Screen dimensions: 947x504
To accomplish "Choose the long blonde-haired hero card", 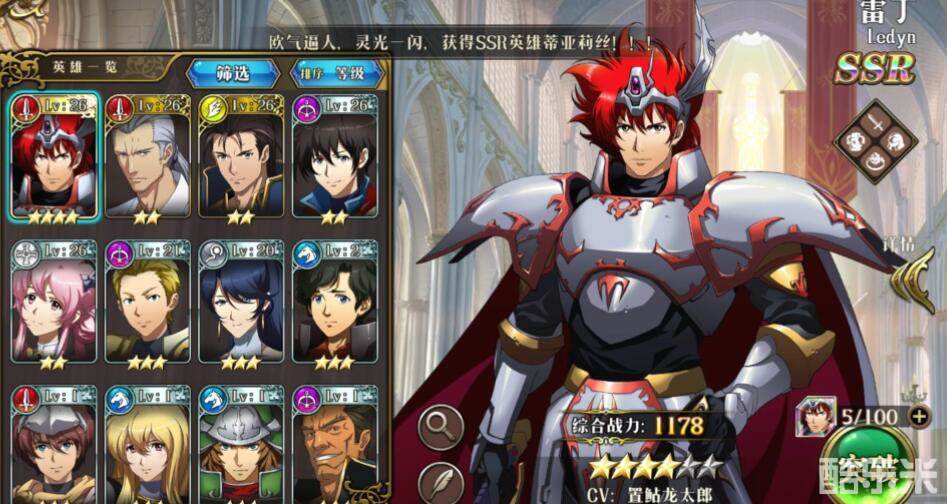I will [147, 445].
